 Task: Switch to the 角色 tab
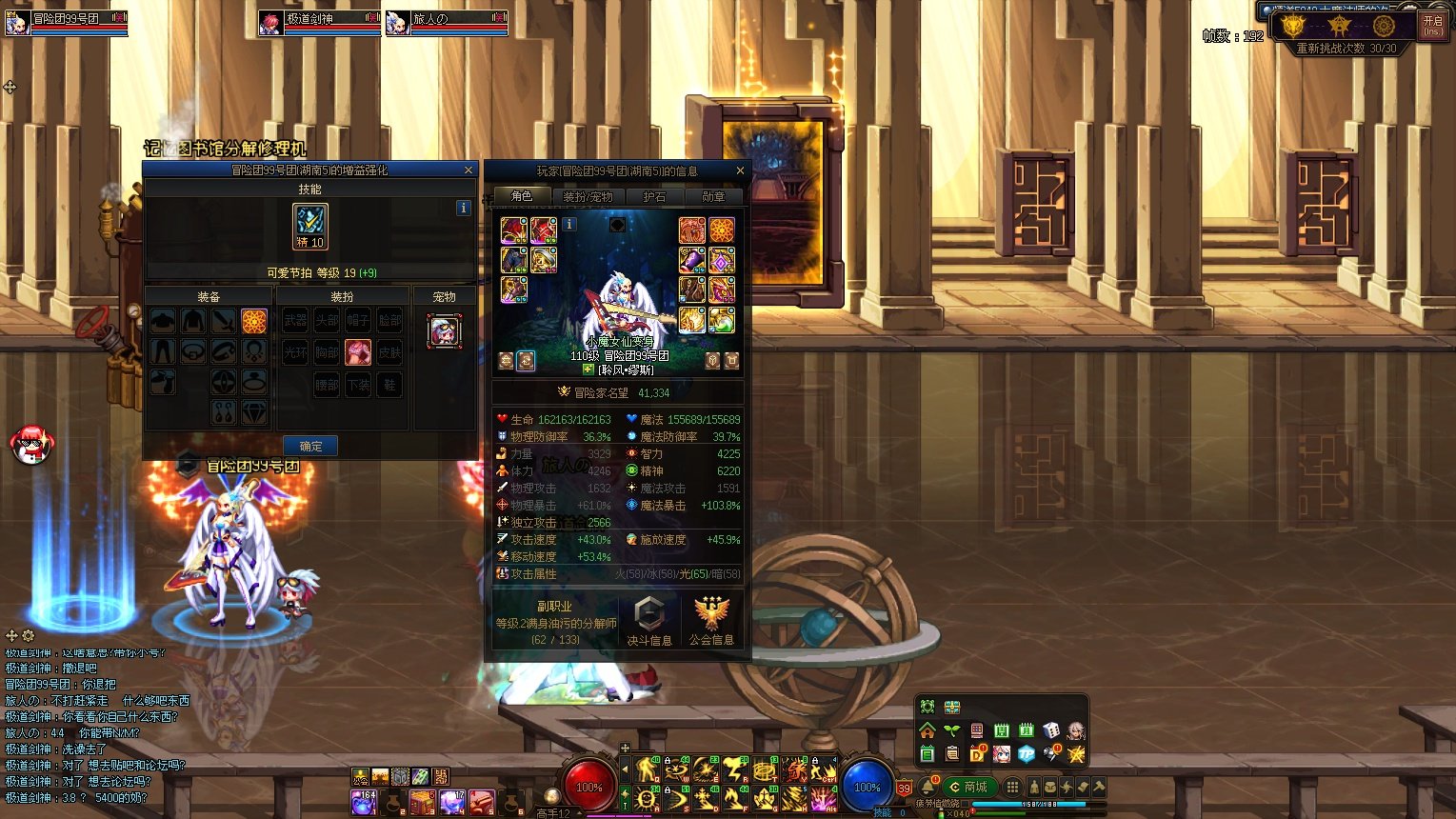(x=522, y=196)
